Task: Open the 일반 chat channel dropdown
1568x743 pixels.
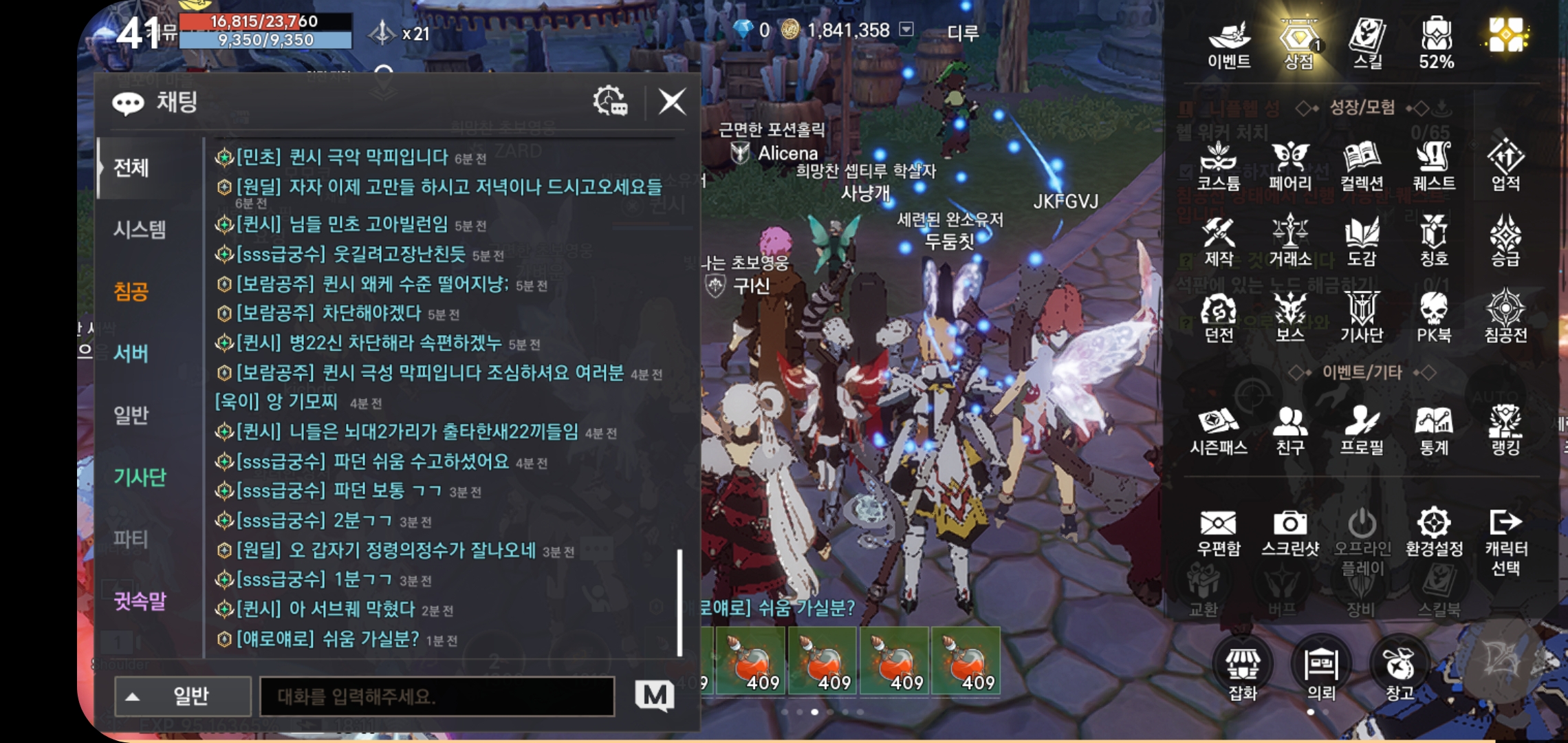Action: coord(182,696)
